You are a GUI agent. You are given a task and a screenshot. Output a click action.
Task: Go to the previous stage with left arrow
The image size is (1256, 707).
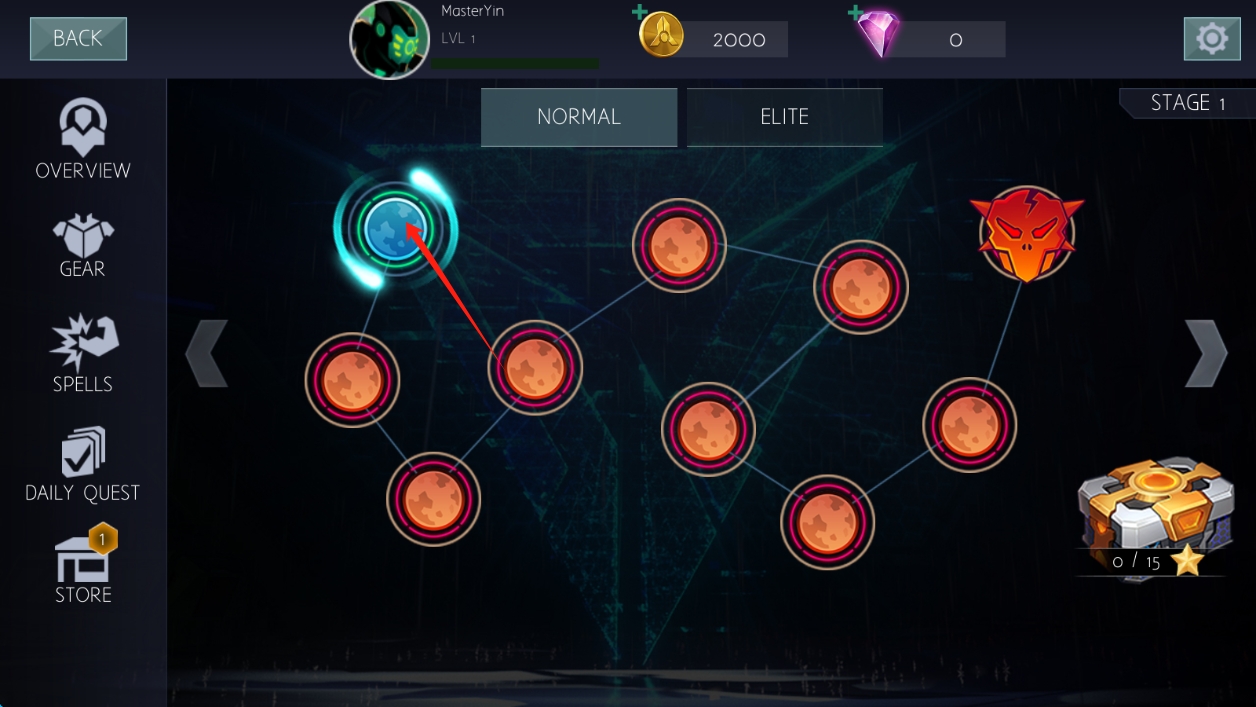[207, 353]
